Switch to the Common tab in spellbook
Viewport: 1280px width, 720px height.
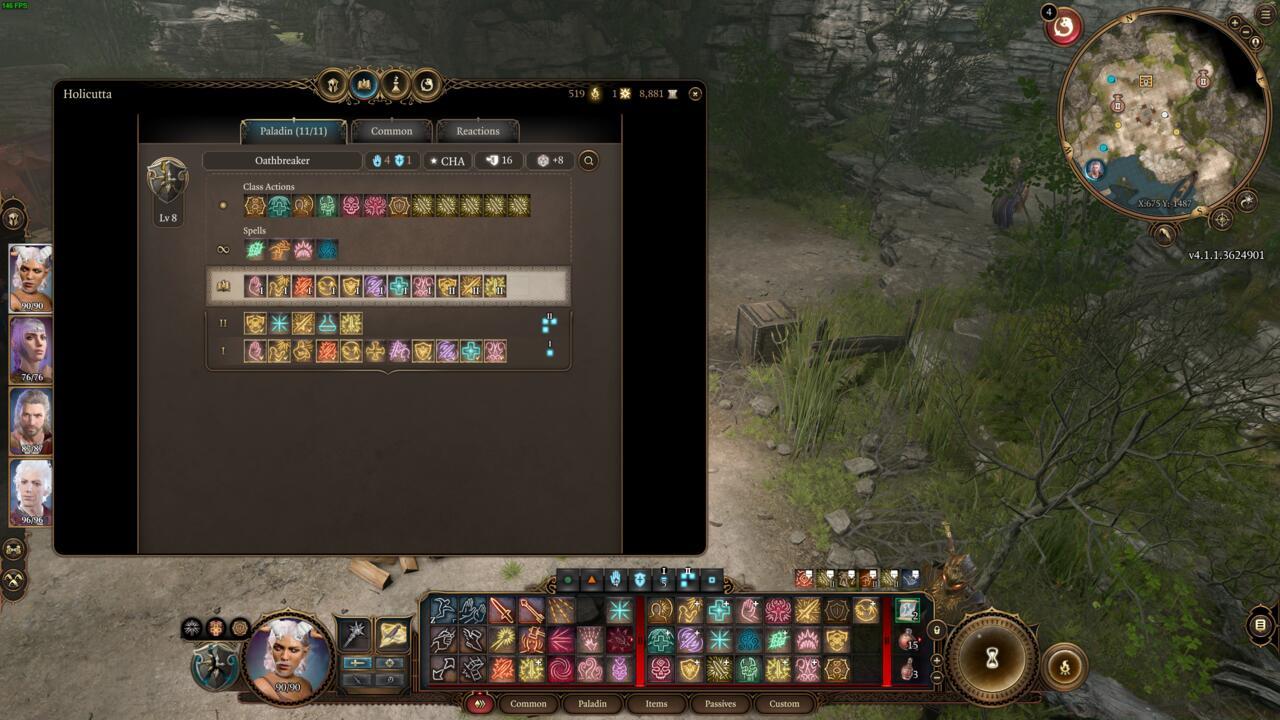tap(391, 131)
